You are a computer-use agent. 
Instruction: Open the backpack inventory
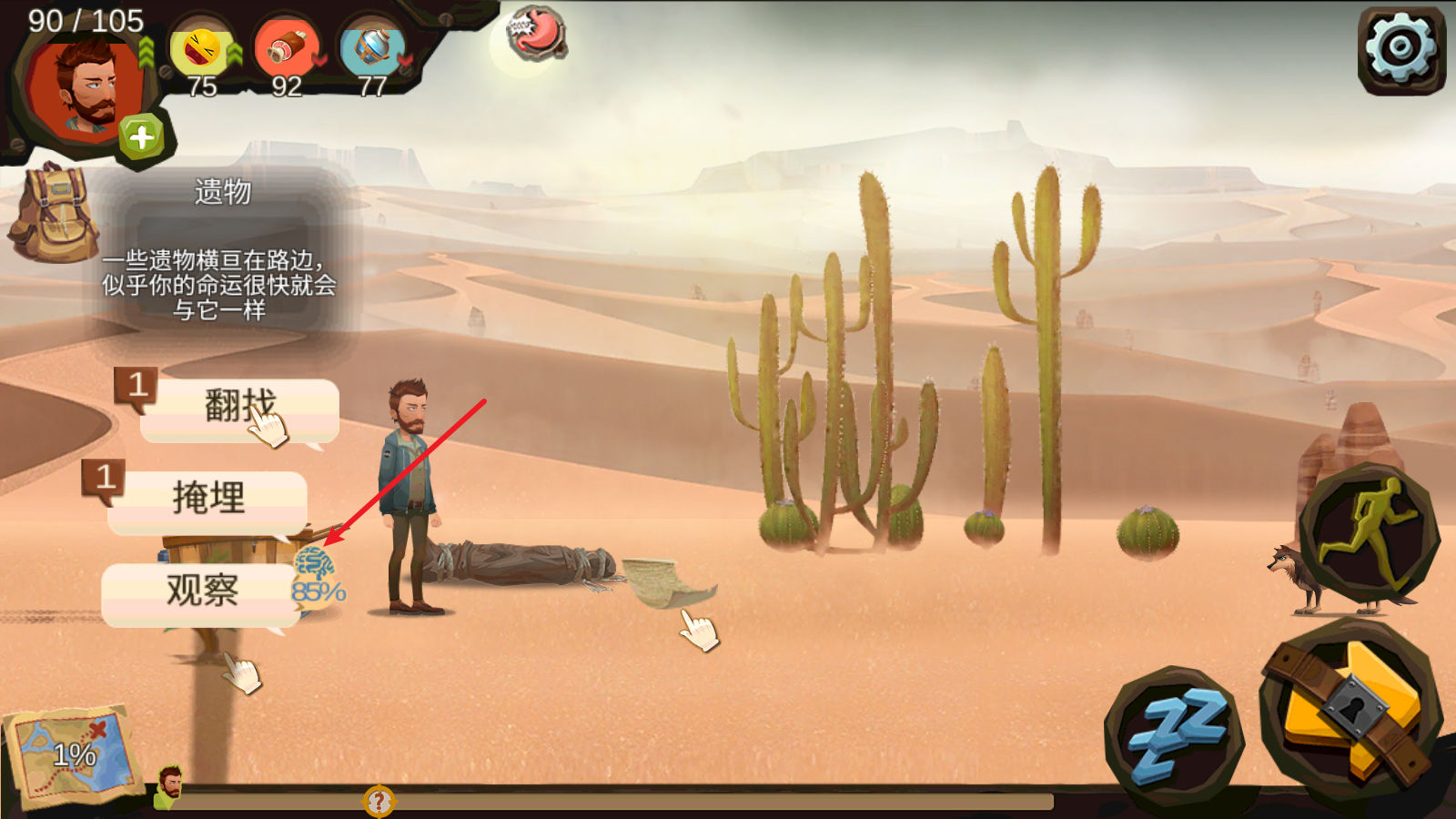tap(53, 214)
